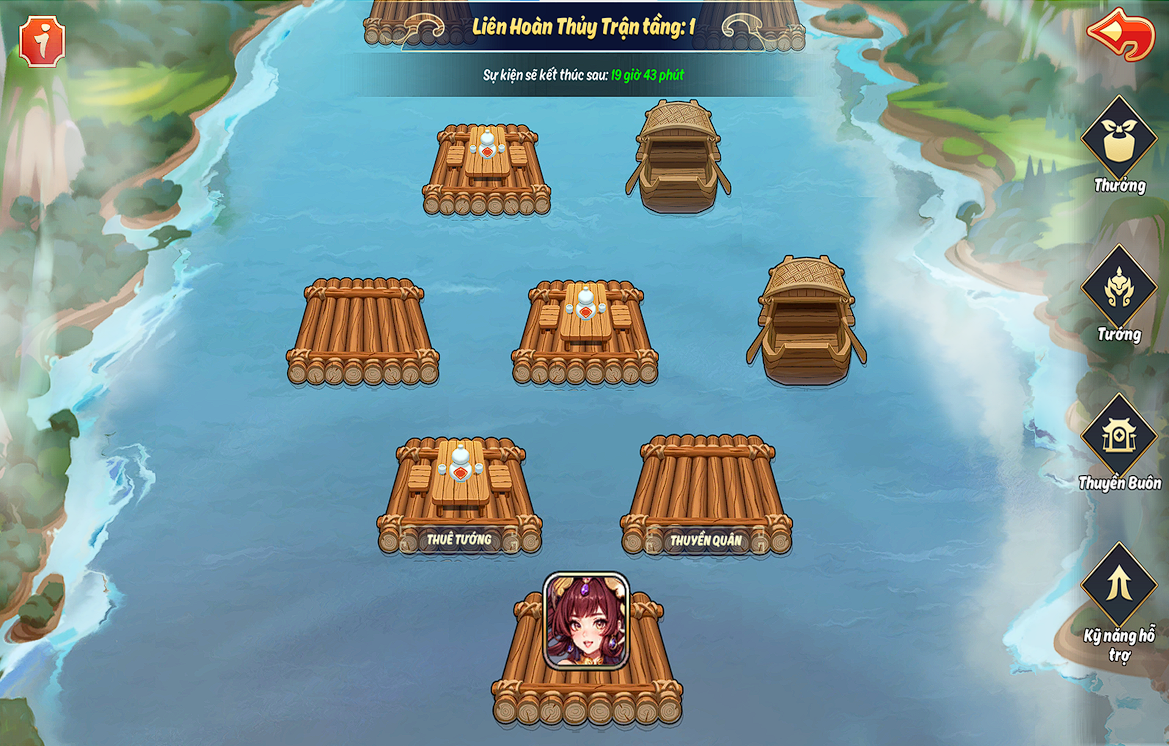Open the red info button
Viewport: 1169px width, 746px height.
click(x=42, y=41)
